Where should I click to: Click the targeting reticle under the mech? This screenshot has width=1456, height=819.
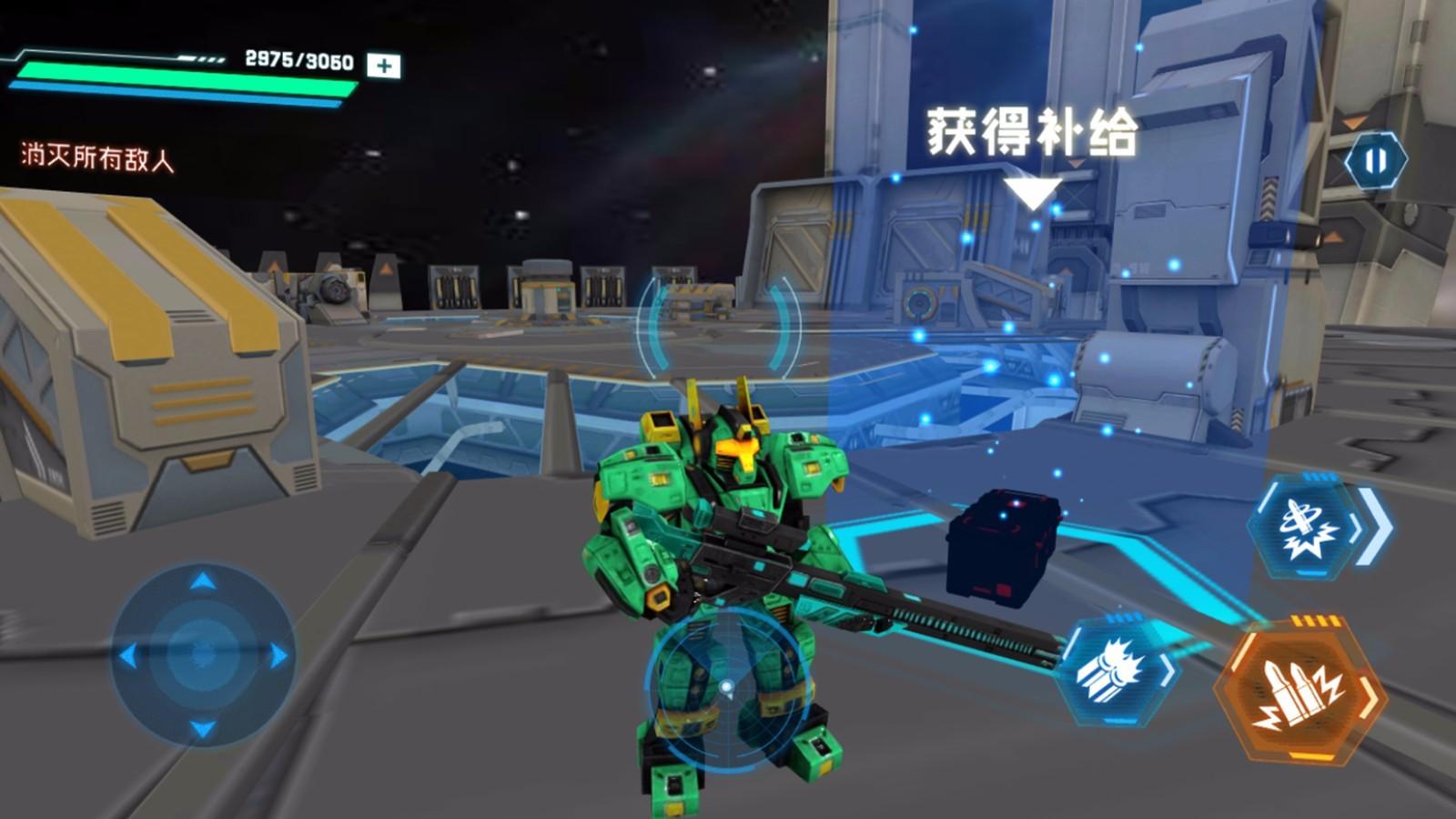point(725,687)
